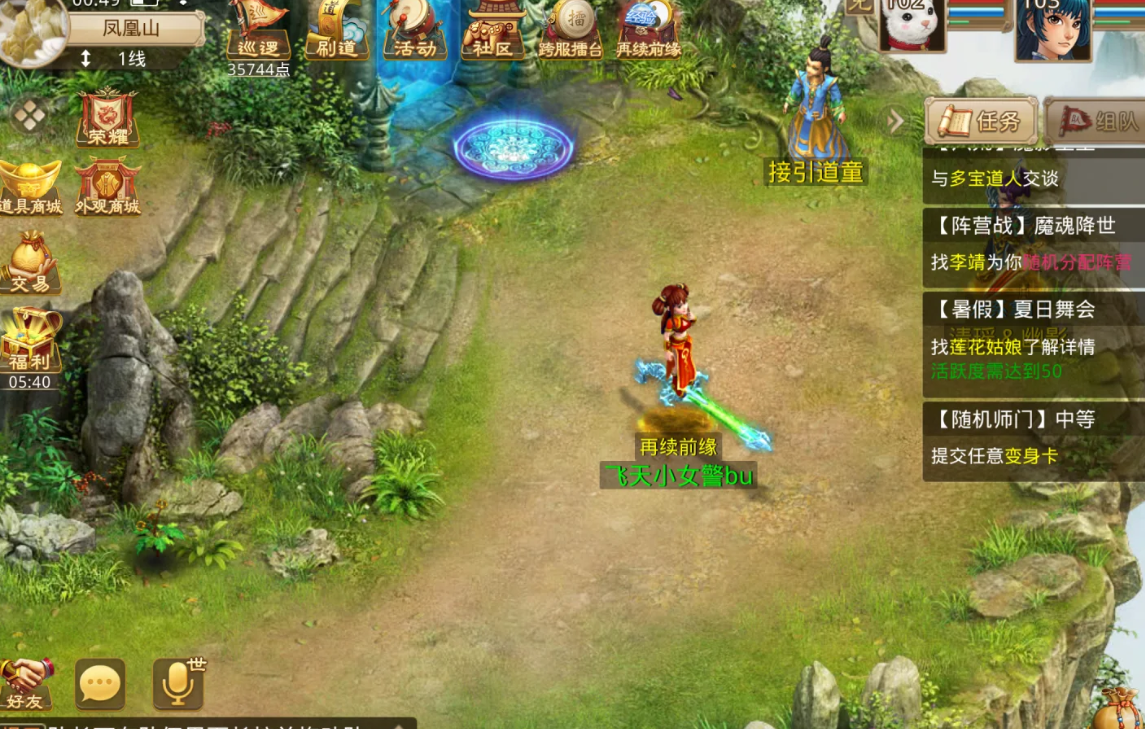Open the 道具商城 item shop
This screenshot has width=1145, height=729.
click(31, 187)
